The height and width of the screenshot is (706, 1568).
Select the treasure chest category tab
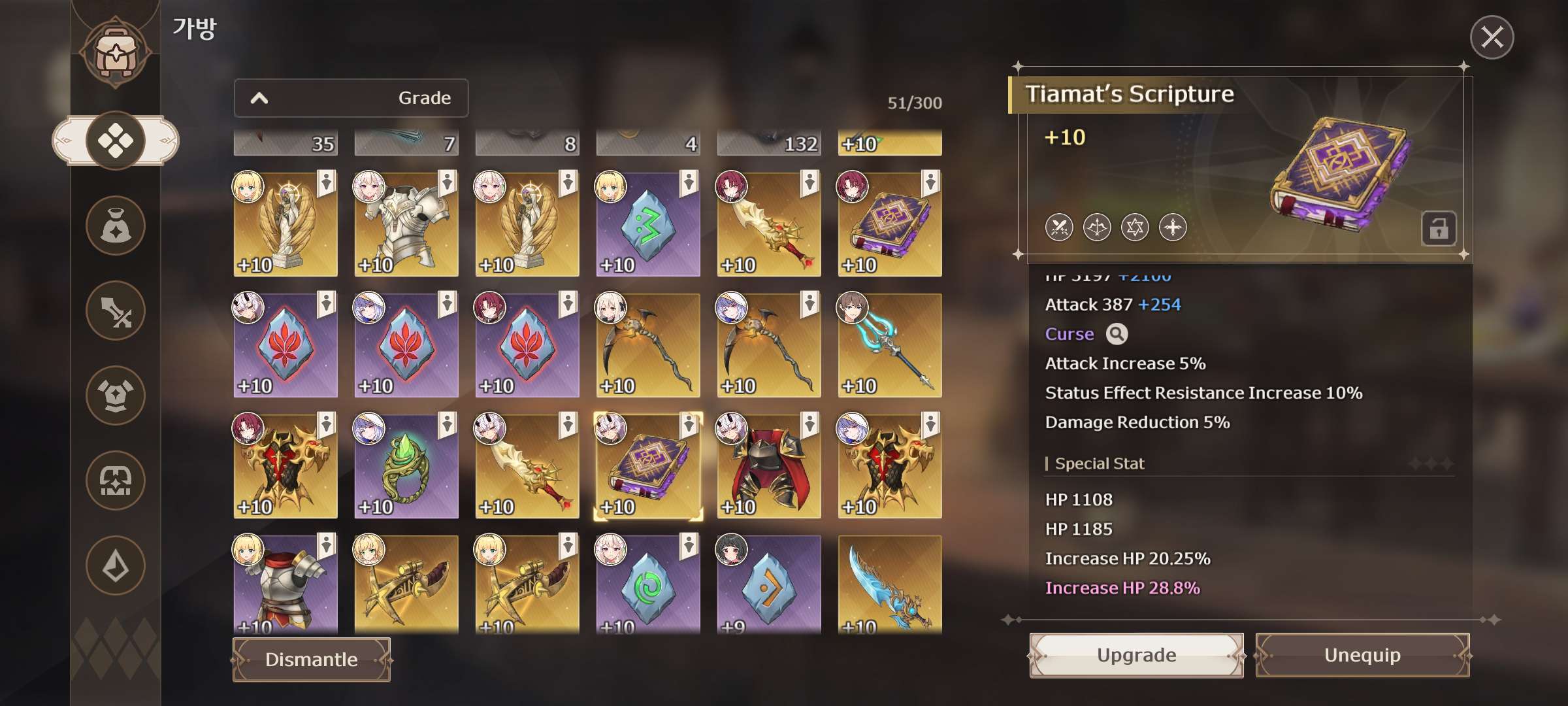(116, 480)
